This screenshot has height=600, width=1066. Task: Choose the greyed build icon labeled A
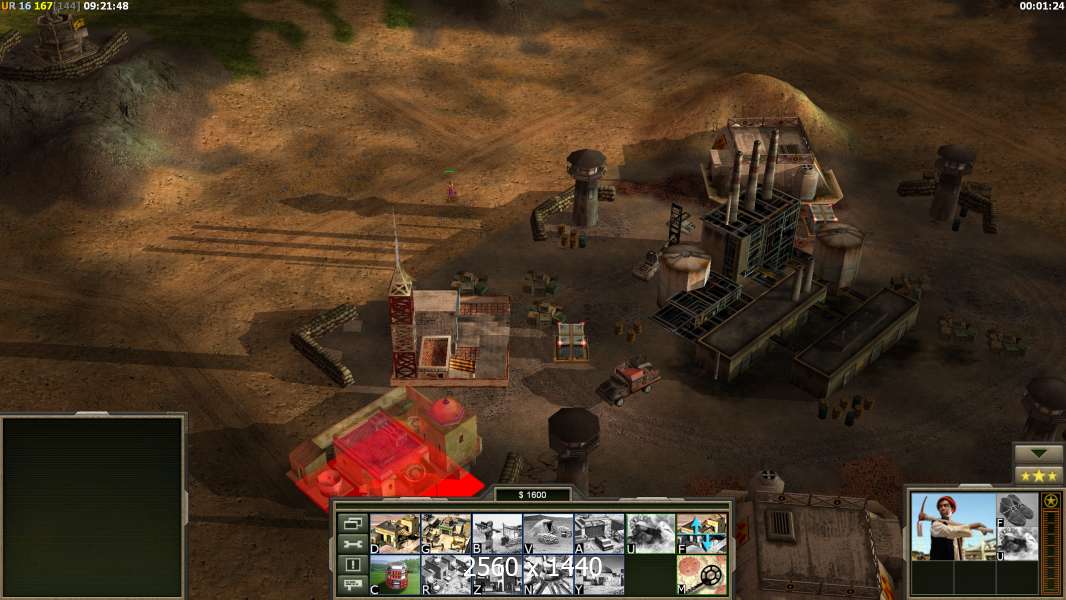pos(599,533)
